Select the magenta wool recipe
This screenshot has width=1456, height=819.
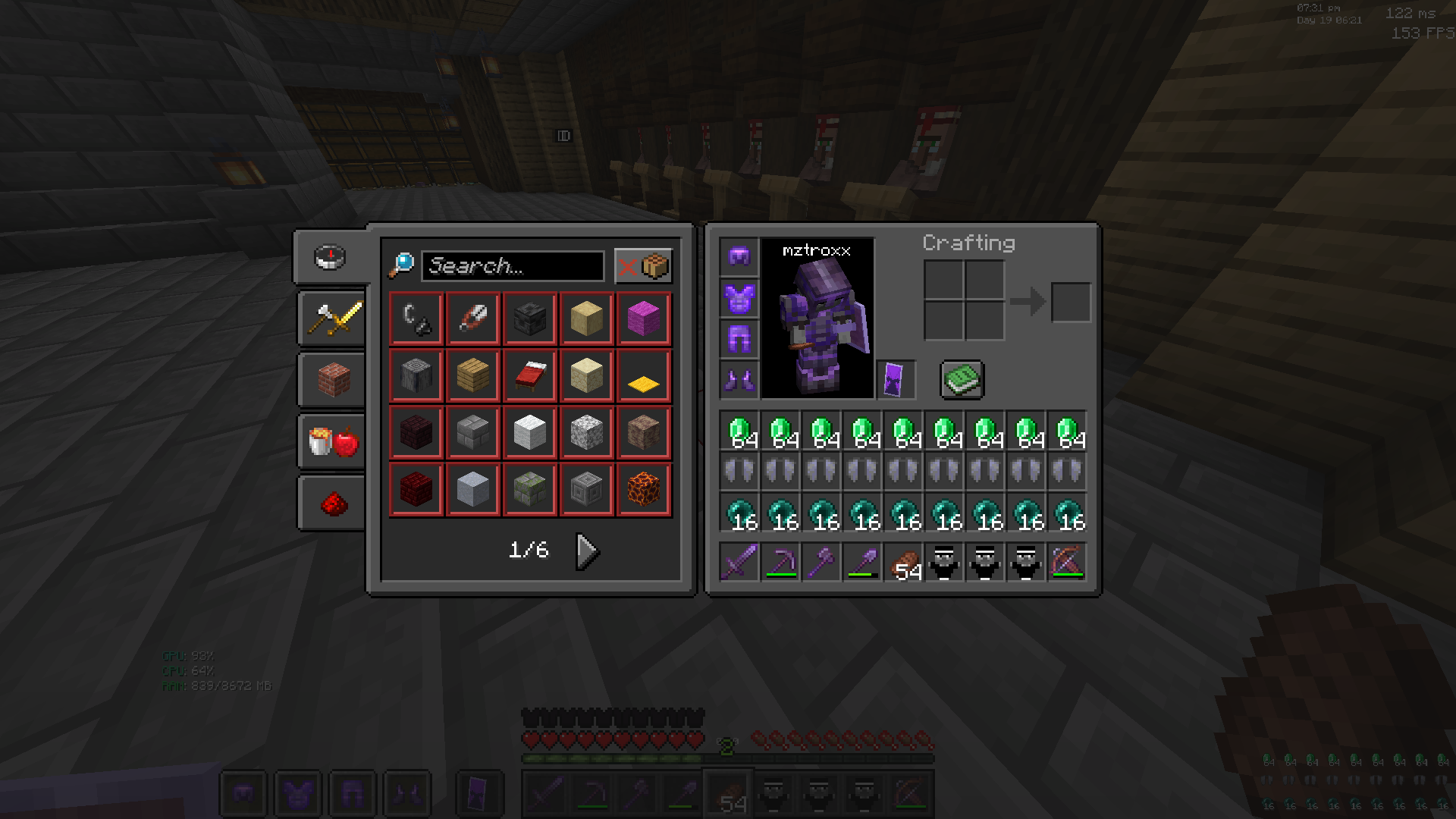click(644, 318)
